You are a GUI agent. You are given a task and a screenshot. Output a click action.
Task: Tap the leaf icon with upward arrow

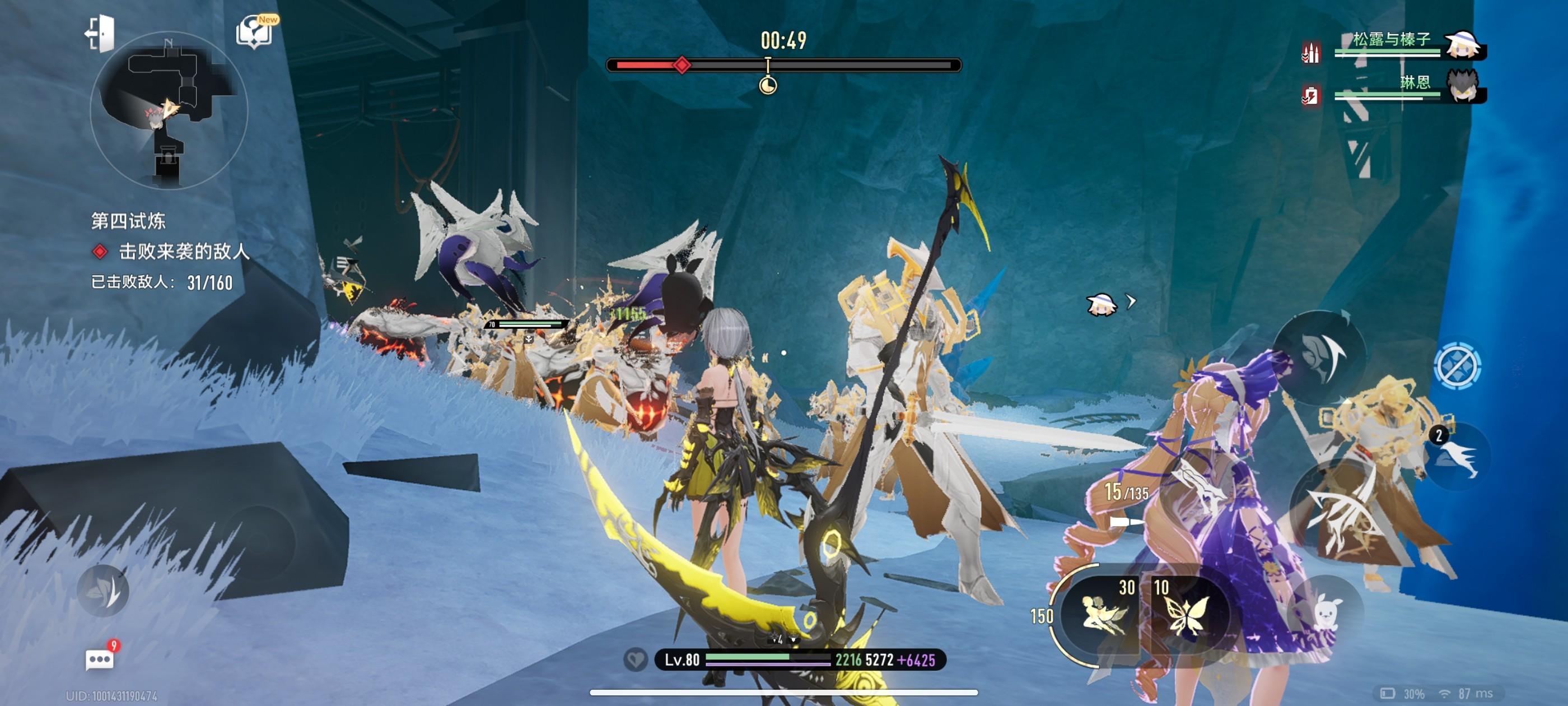(x=1321, y=356)
